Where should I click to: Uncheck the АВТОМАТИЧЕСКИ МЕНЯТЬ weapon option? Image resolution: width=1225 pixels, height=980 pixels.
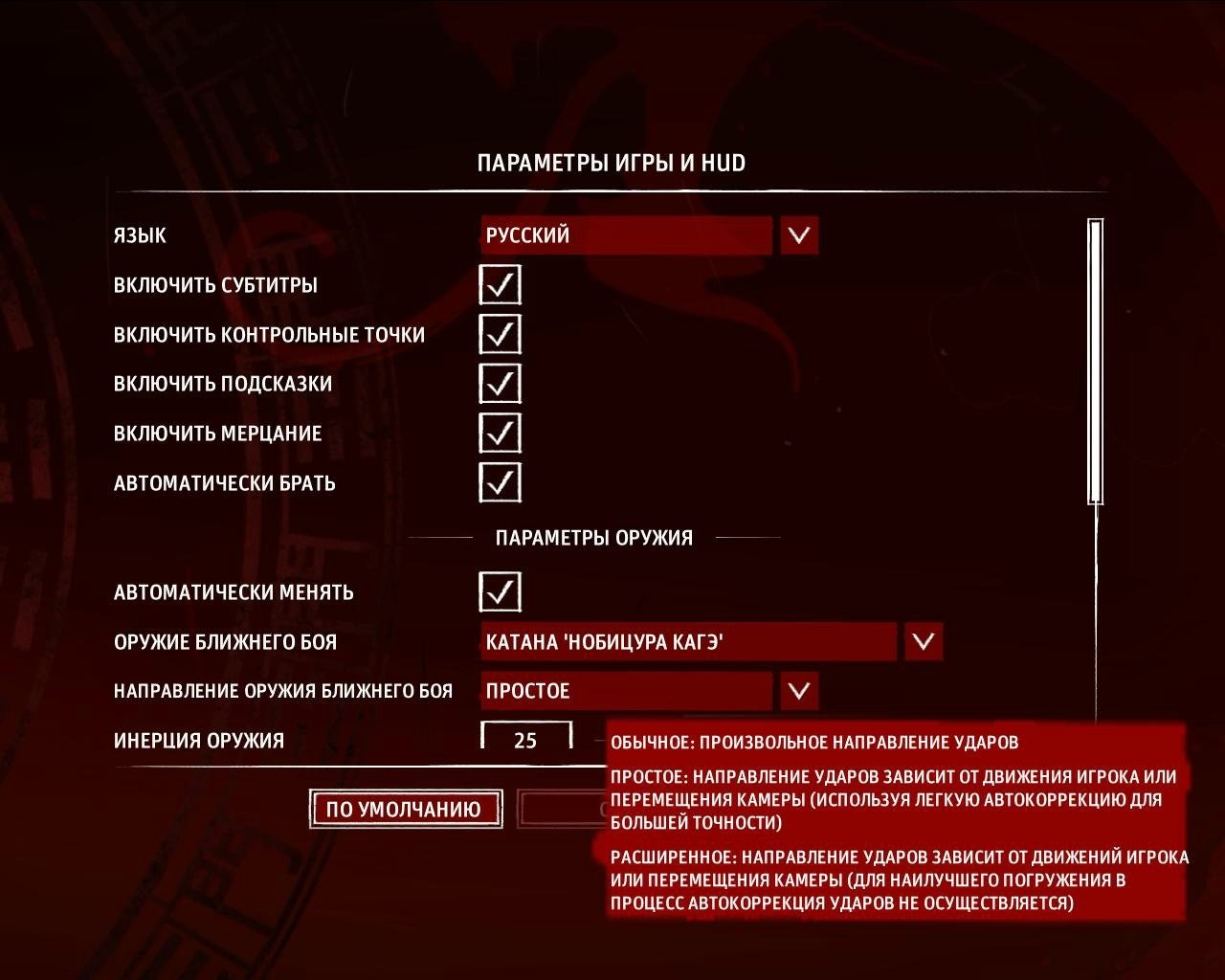point(499,591)
